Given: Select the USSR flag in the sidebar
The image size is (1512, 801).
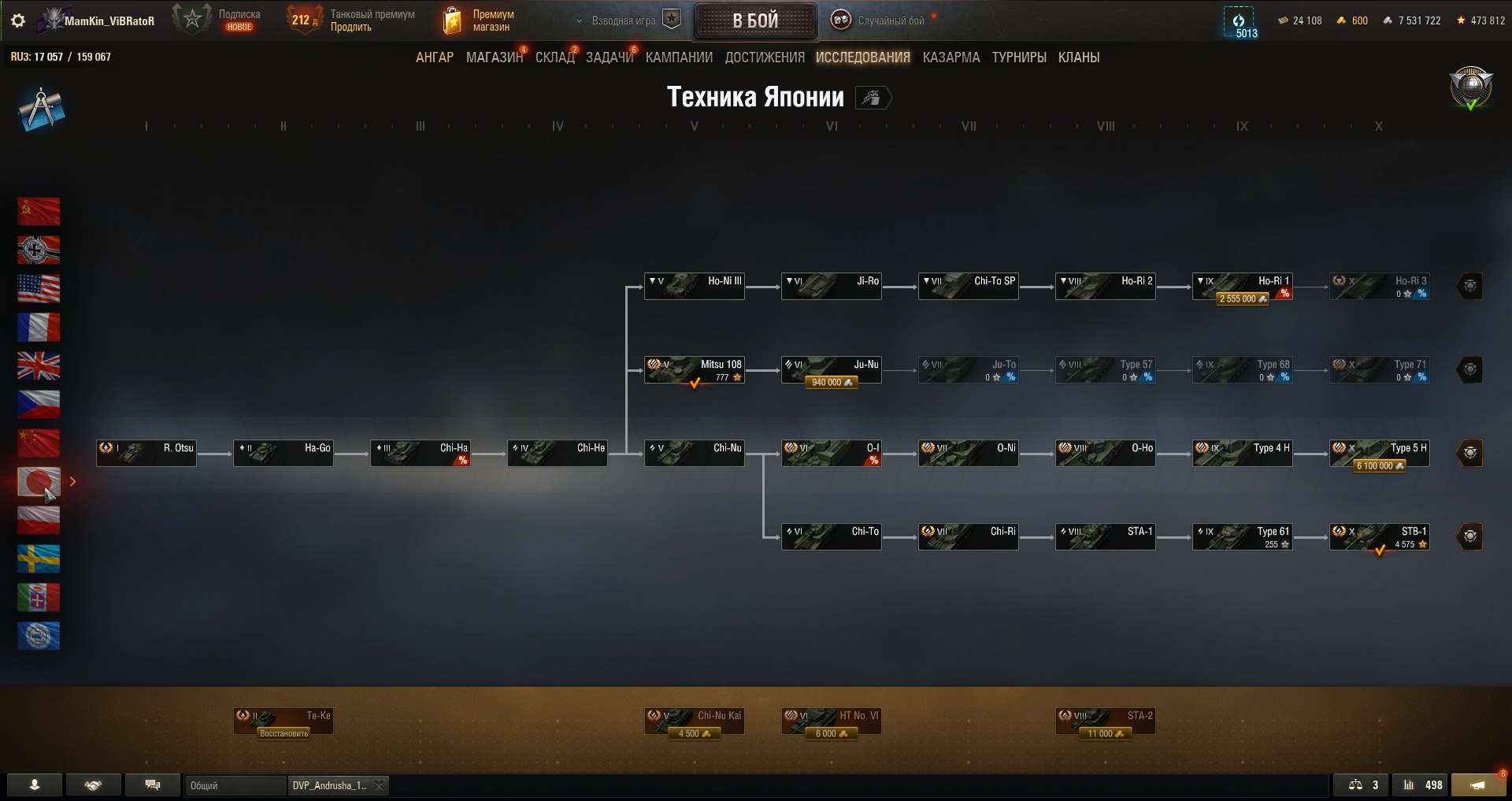Looking at the screenshot, I should tap(38, 211).
